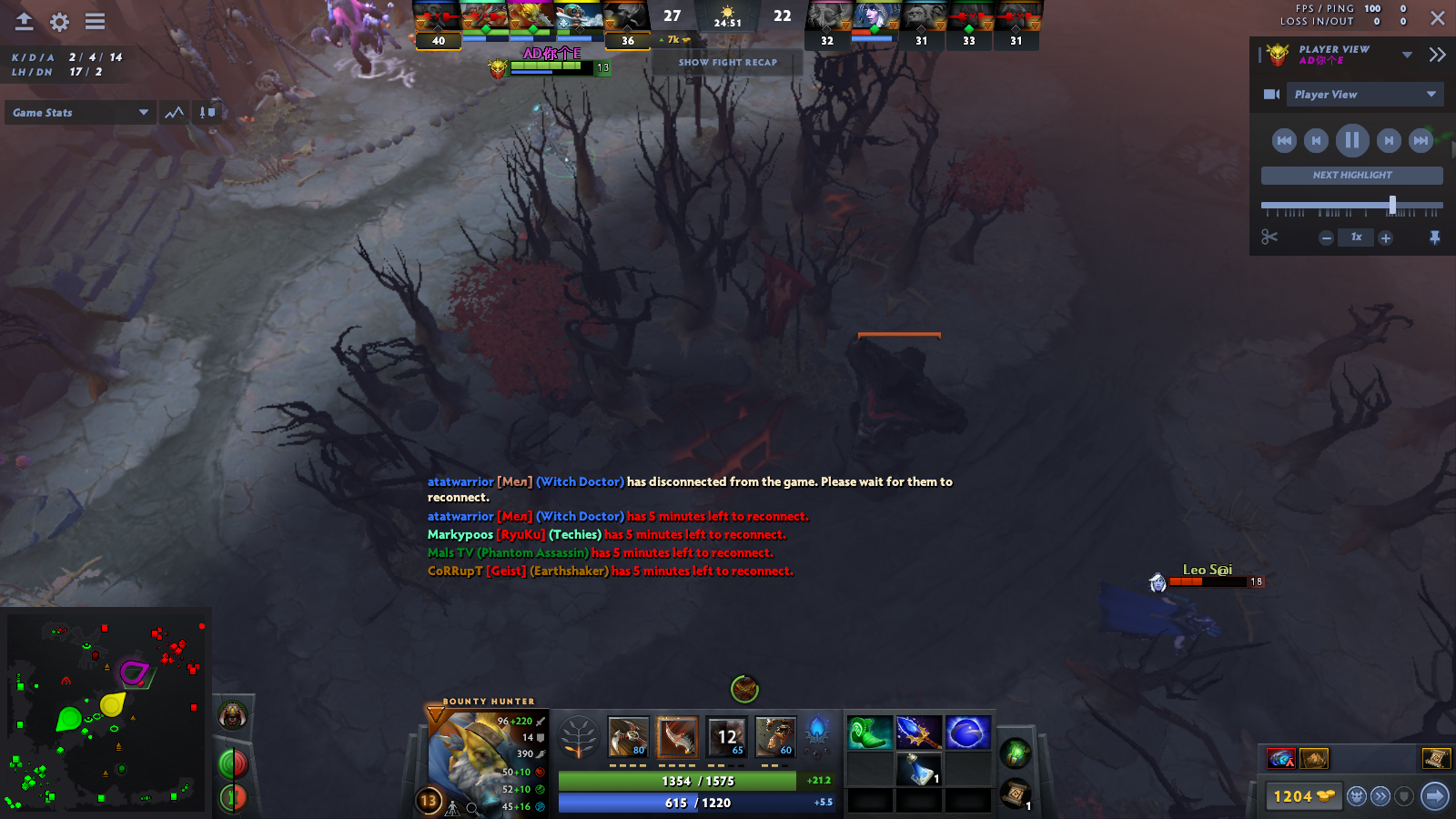Screen dimensions: 1456x819
Task: Click the SHOW FIGHT RECAP button
Action: [726, 62]
